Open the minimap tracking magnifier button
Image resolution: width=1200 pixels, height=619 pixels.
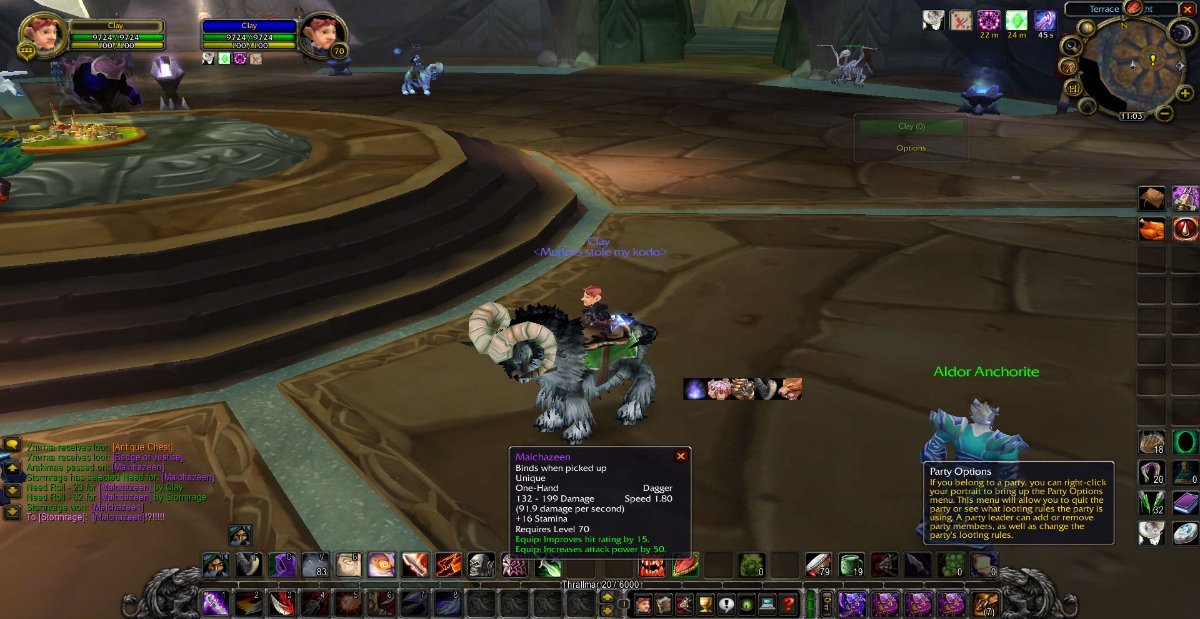[1071, 45]
